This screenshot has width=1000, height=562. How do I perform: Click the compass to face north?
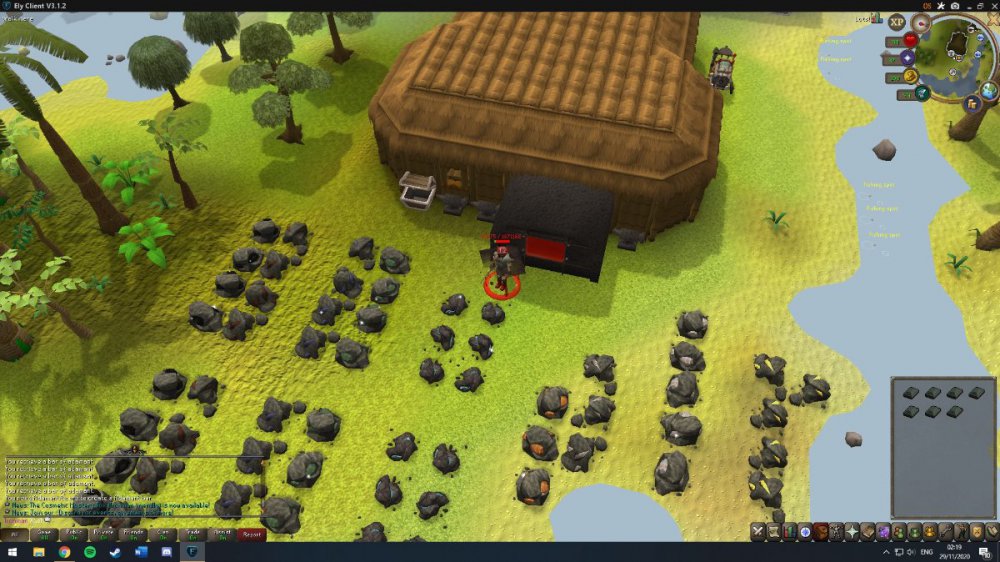[921, 22]
